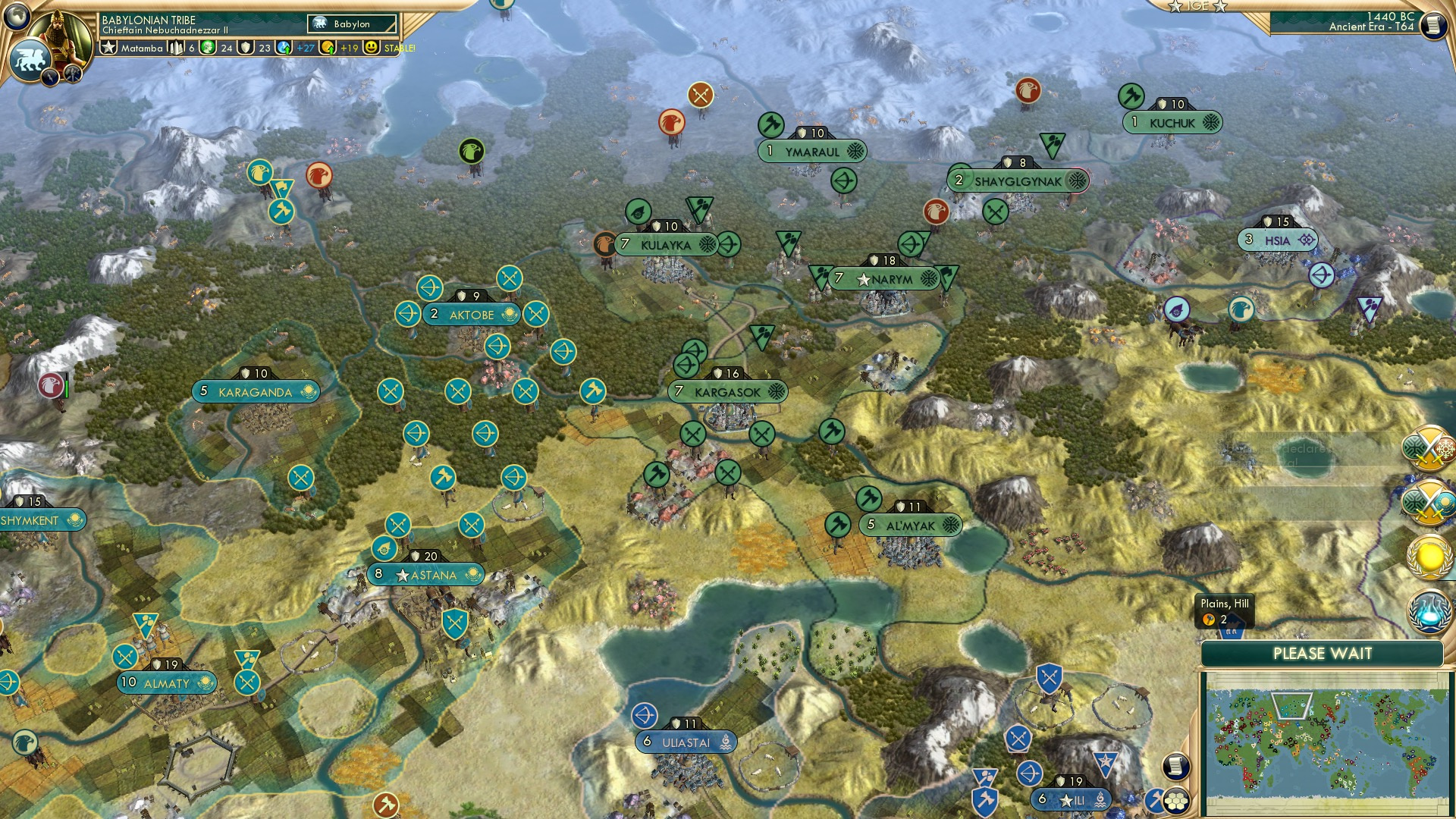Screen dimensions: 1456x819
Task: Open the Almaty city screen
Action: tap(167, 682)
